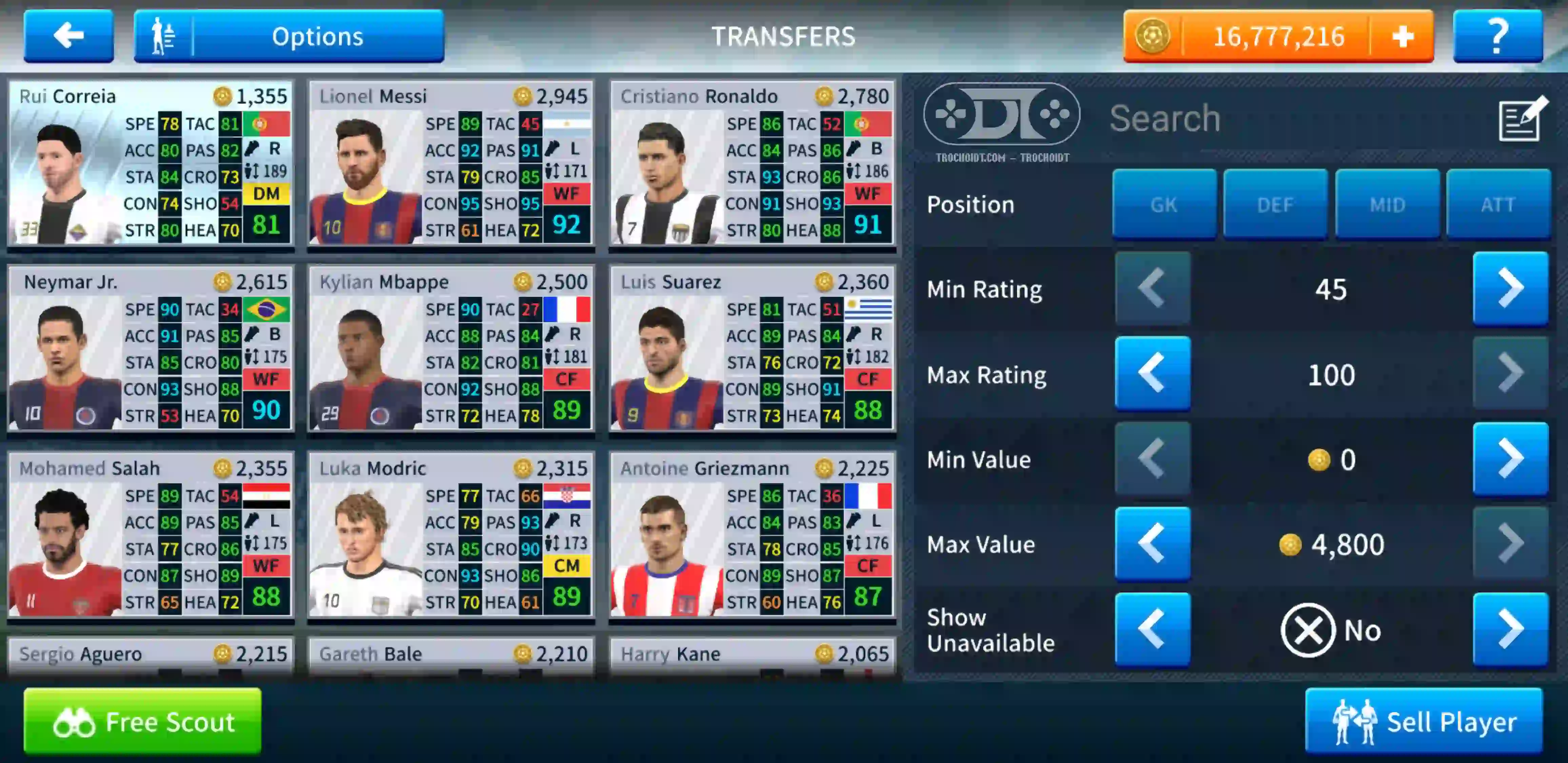This screenshot has height=763, width=1568.
Task: Lower the Max Value filter
Action: click(x=1152, y=544)
